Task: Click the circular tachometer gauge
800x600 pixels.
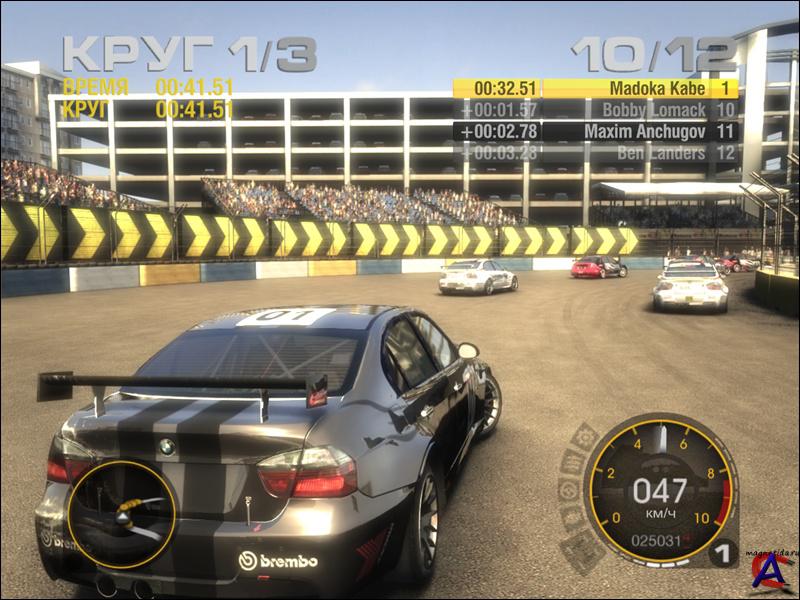Action: click(x=659, y=489)
